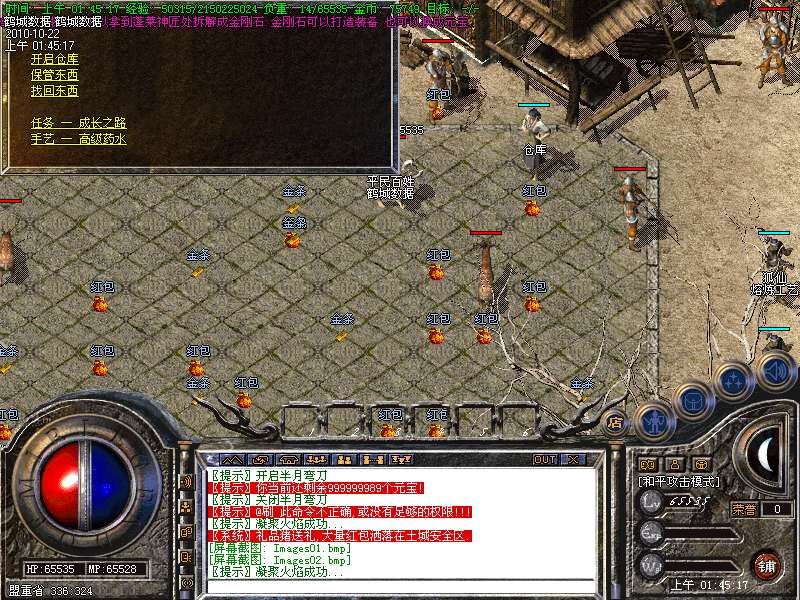
Task: Click the chat message log area
Action: 400,522
